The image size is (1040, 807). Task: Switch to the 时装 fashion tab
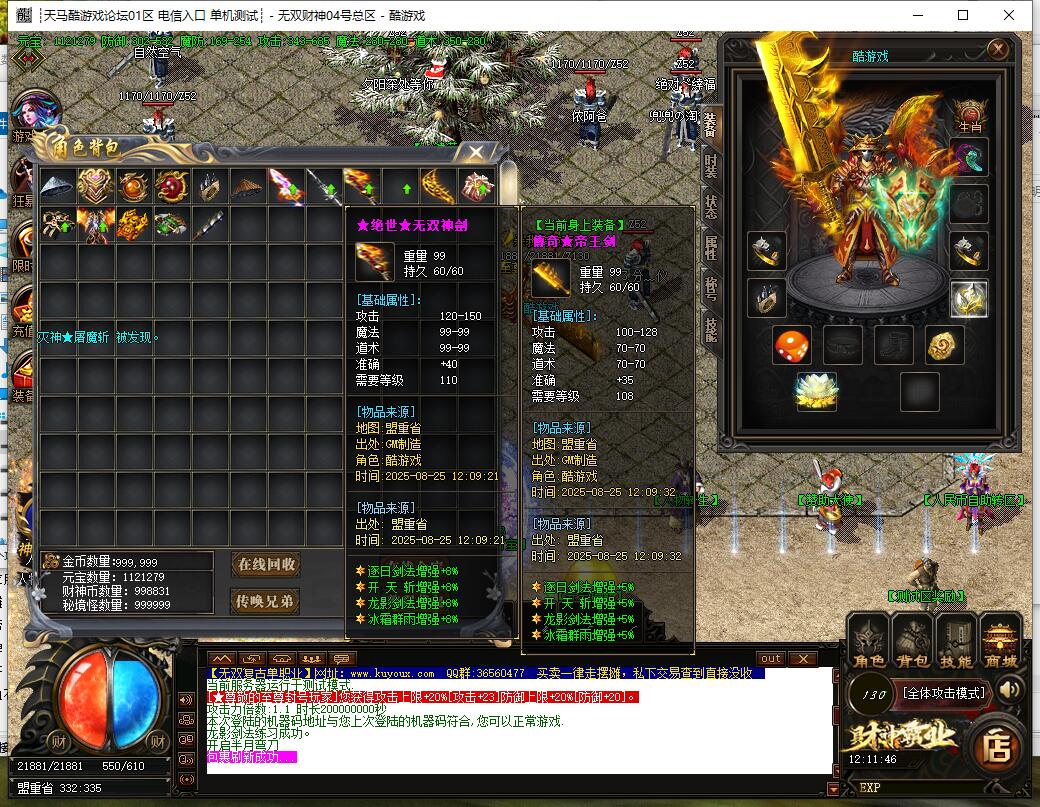pyautogui.click(x=709, y=164)
